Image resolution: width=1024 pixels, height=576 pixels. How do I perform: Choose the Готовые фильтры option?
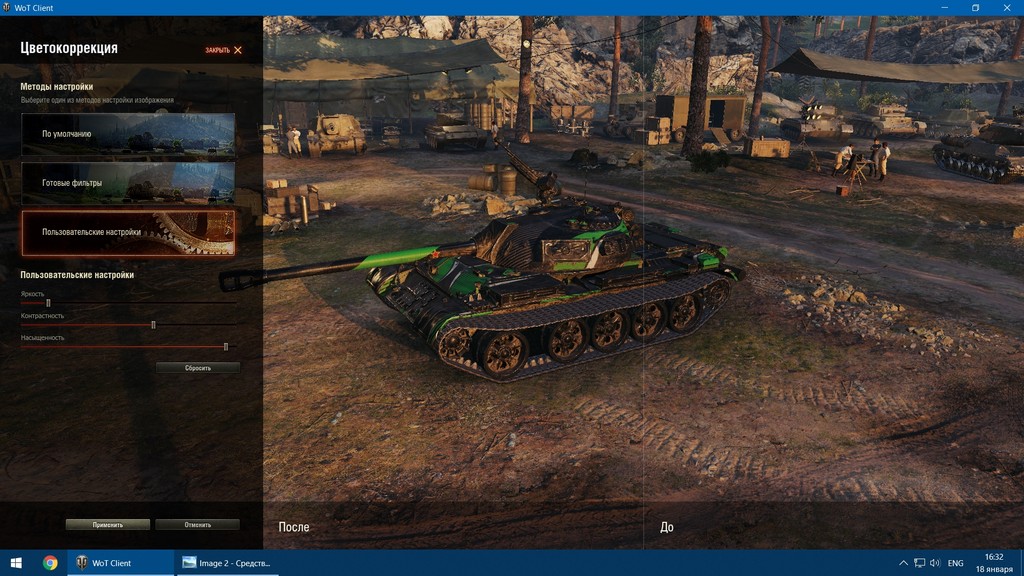point(128,183)
